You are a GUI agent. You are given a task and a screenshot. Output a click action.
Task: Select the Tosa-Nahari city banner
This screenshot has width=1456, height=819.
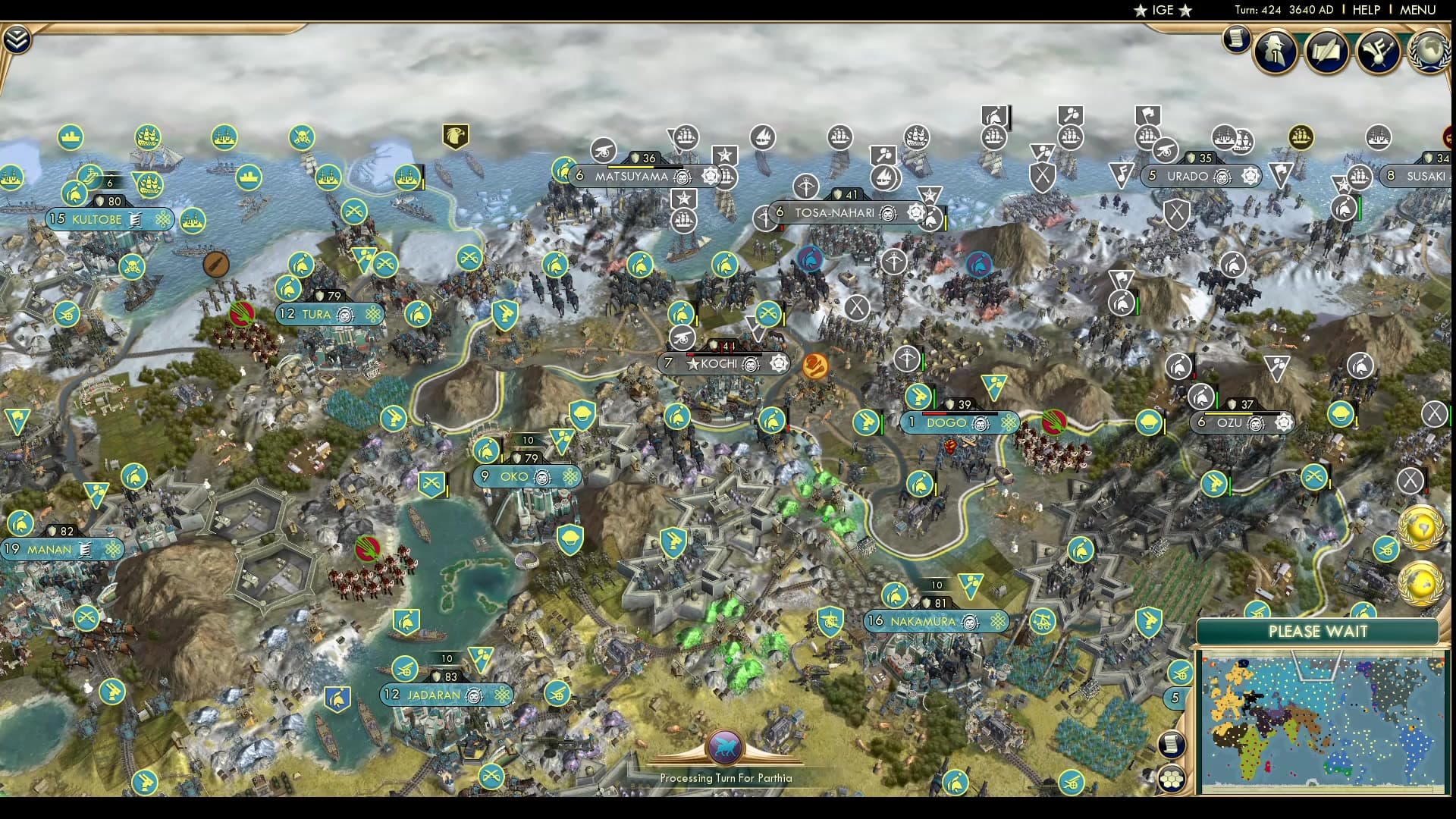click(834, 213)
